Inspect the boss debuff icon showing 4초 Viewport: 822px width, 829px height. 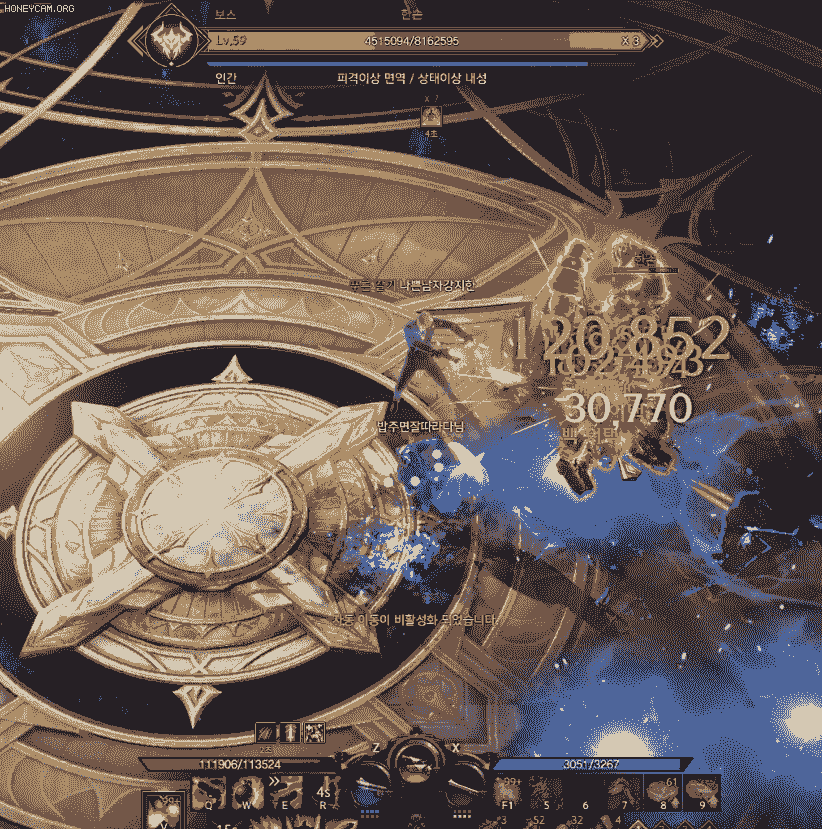coord(432,117)
